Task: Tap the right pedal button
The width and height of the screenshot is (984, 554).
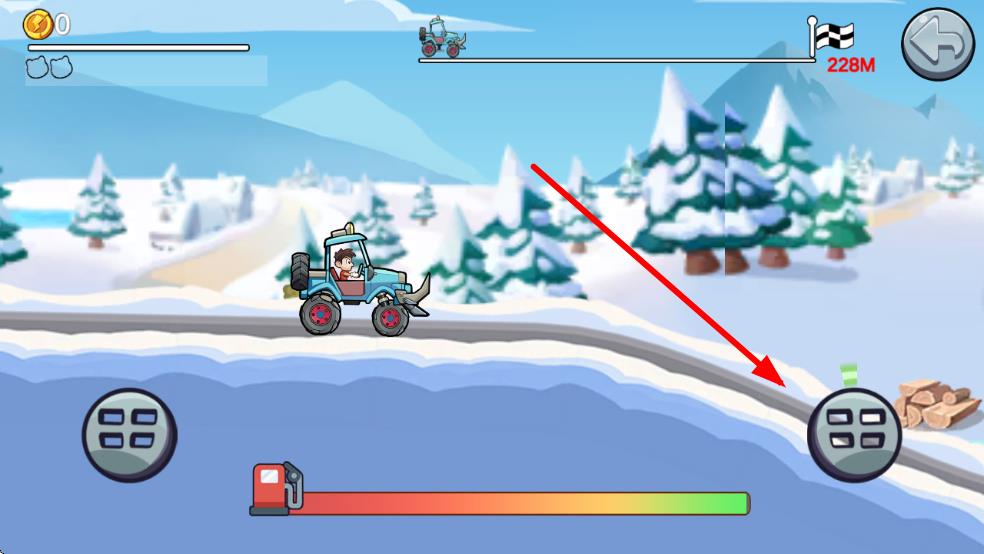Action: [x=854, y=435]
